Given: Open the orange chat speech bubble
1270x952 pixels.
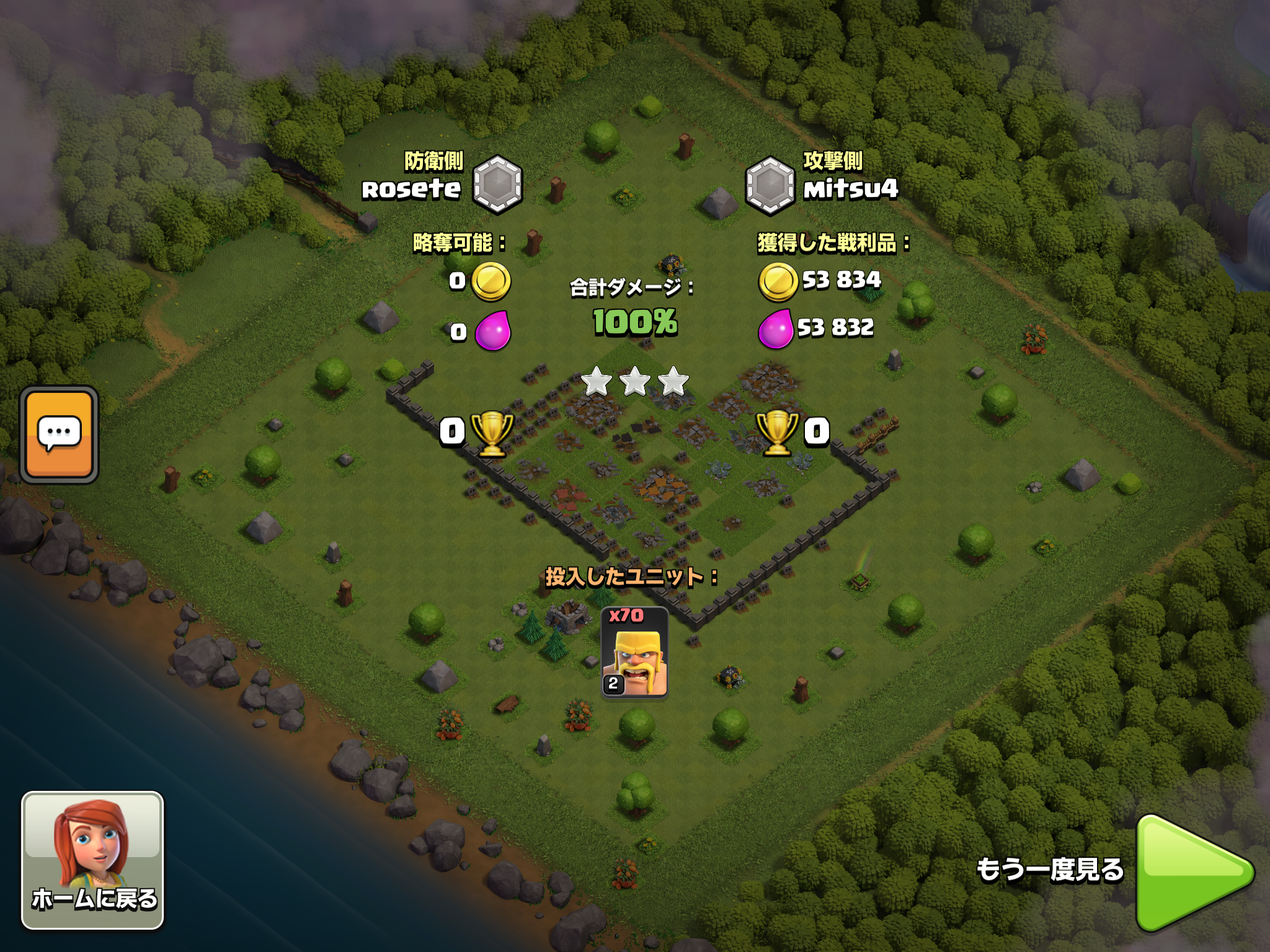Looking at the screenshot, I should click(x=60, y=434).
